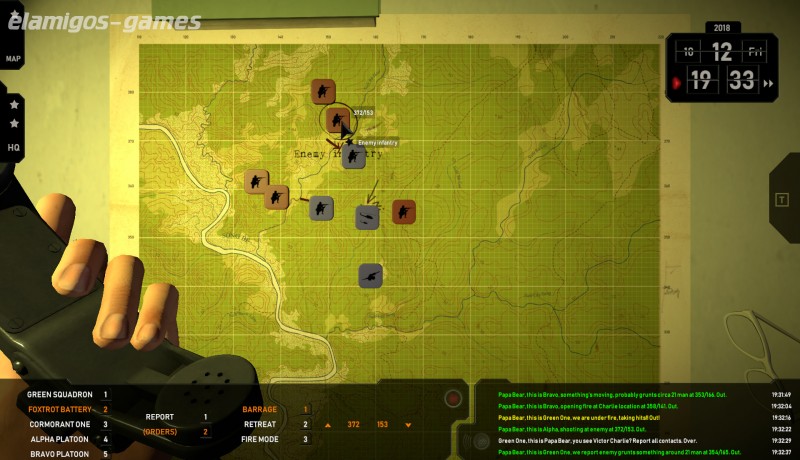The width and height of the screenshot is (800, 460).
Task: Fast-forward time with the double-arrow button
Action: click(x=768, y=84)
